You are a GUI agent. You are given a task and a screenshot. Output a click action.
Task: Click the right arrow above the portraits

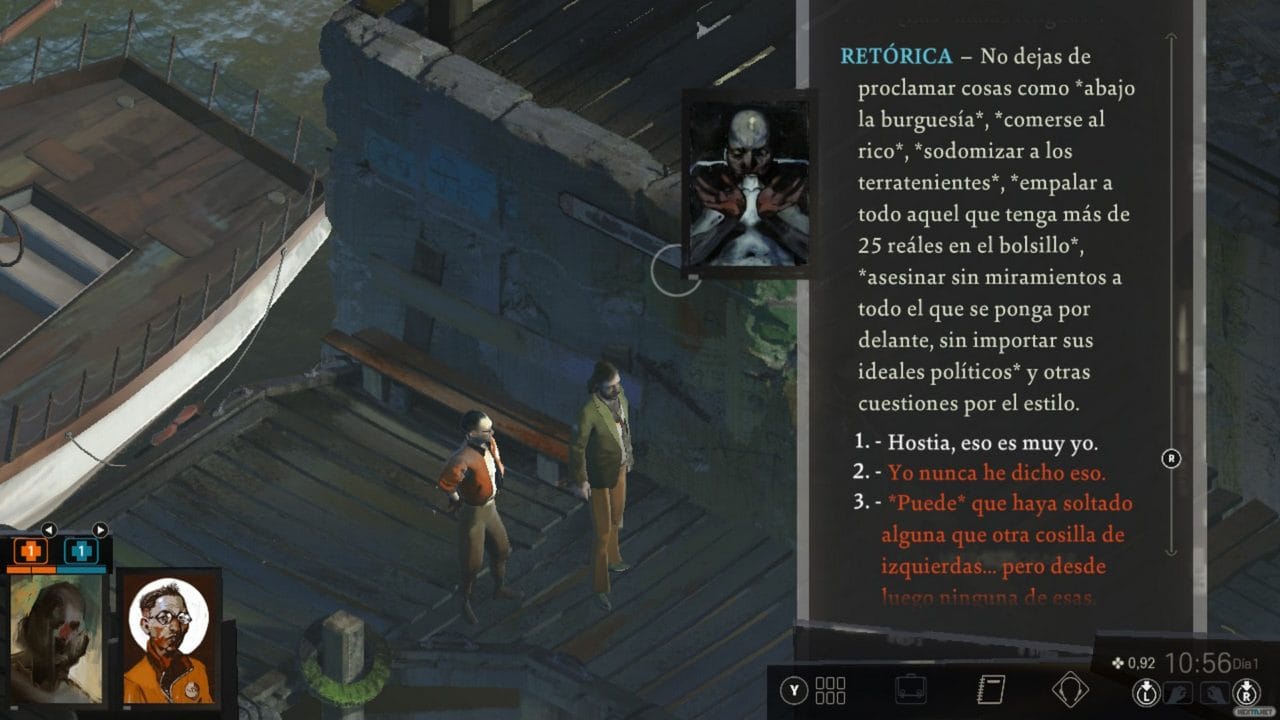[x=100, y=530]
